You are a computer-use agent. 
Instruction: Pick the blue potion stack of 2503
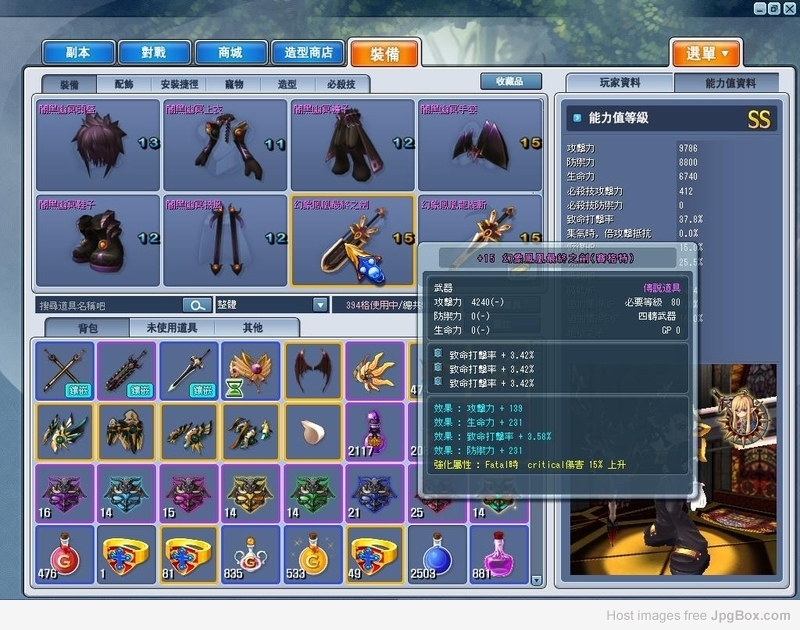pos(438,554)
